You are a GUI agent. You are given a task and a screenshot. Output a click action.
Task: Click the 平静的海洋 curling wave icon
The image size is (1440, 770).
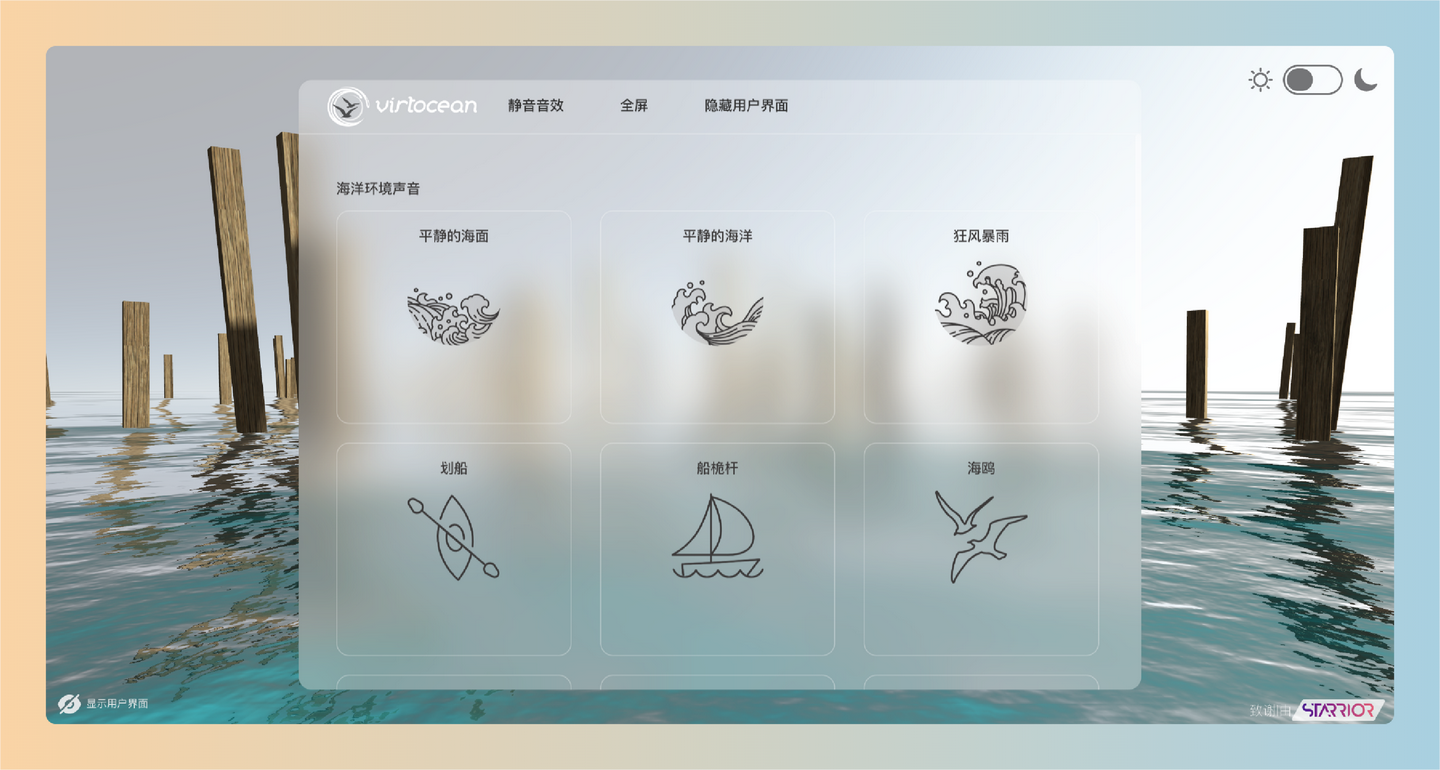pos(716,314)
